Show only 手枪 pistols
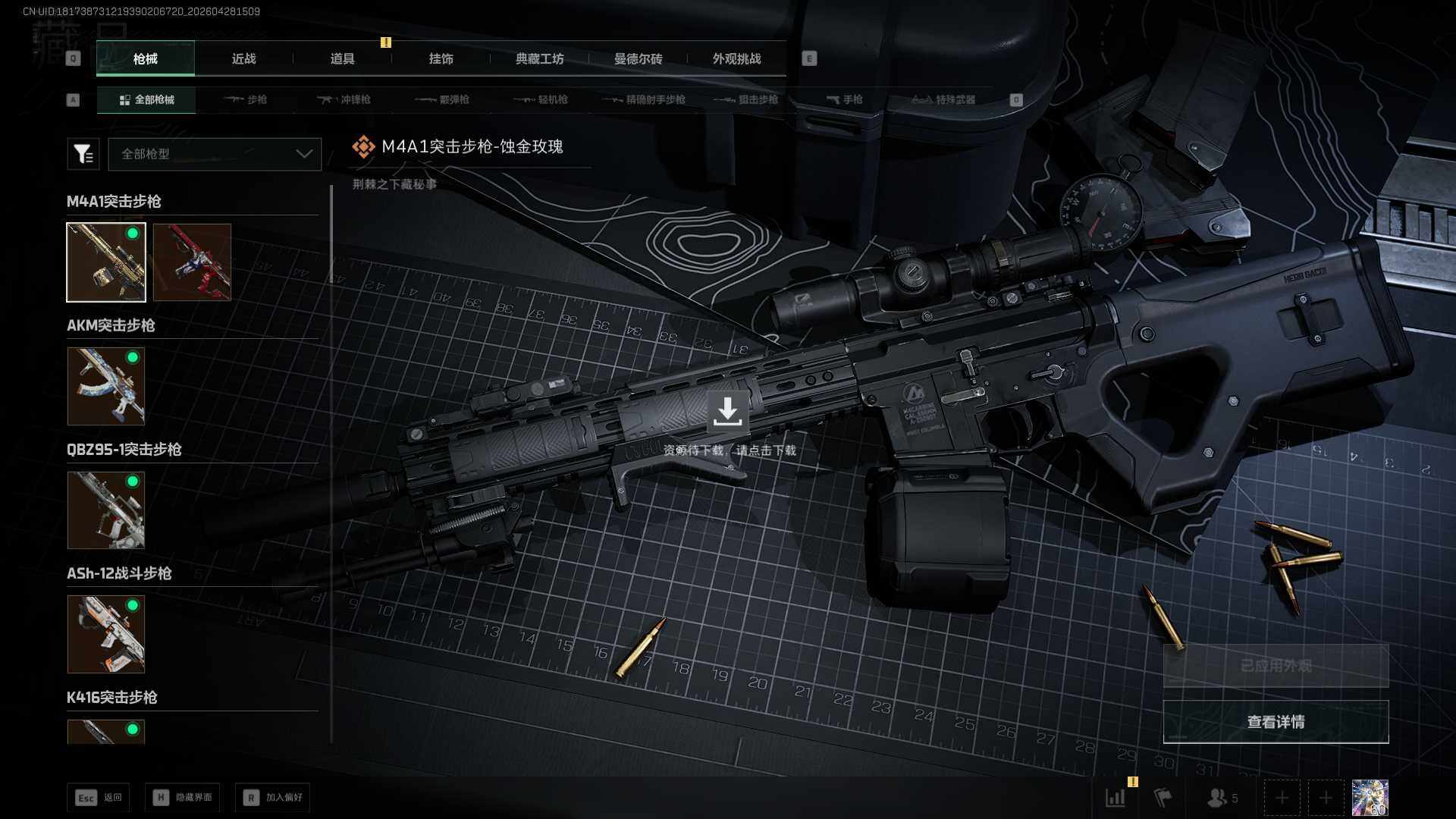 pos(844,100)
